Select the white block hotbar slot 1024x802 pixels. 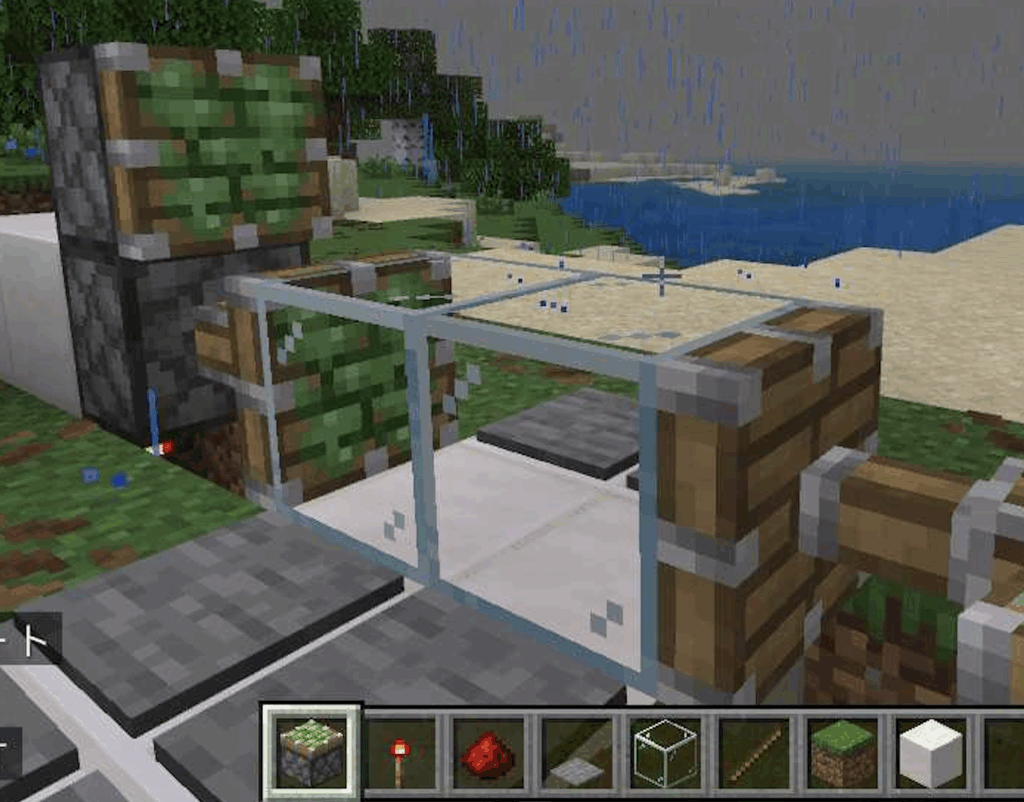tap(931, 752)
